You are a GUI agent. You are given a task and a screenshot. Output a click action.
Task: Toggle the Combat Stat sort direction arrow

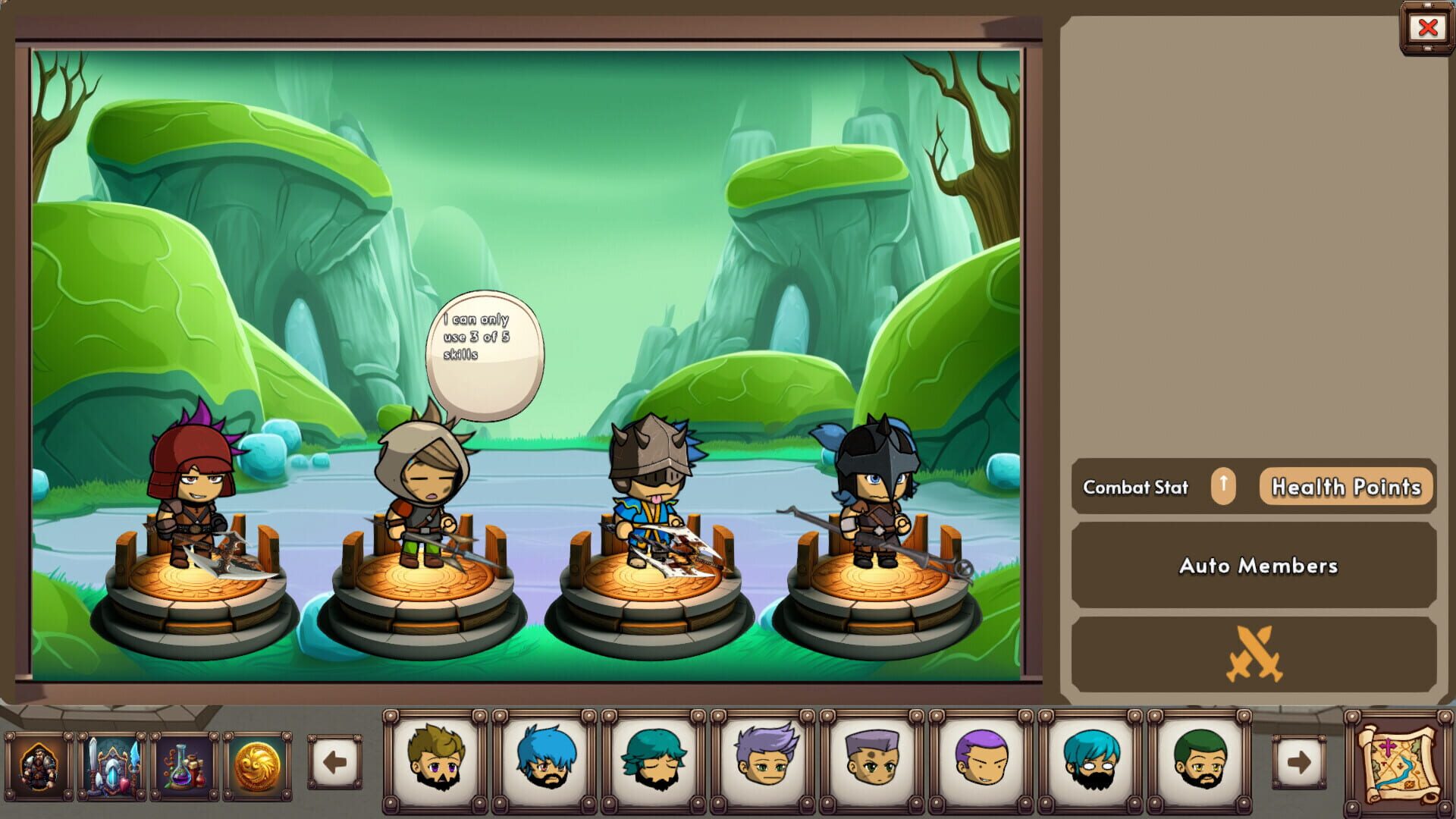(x=1224, y=488)
